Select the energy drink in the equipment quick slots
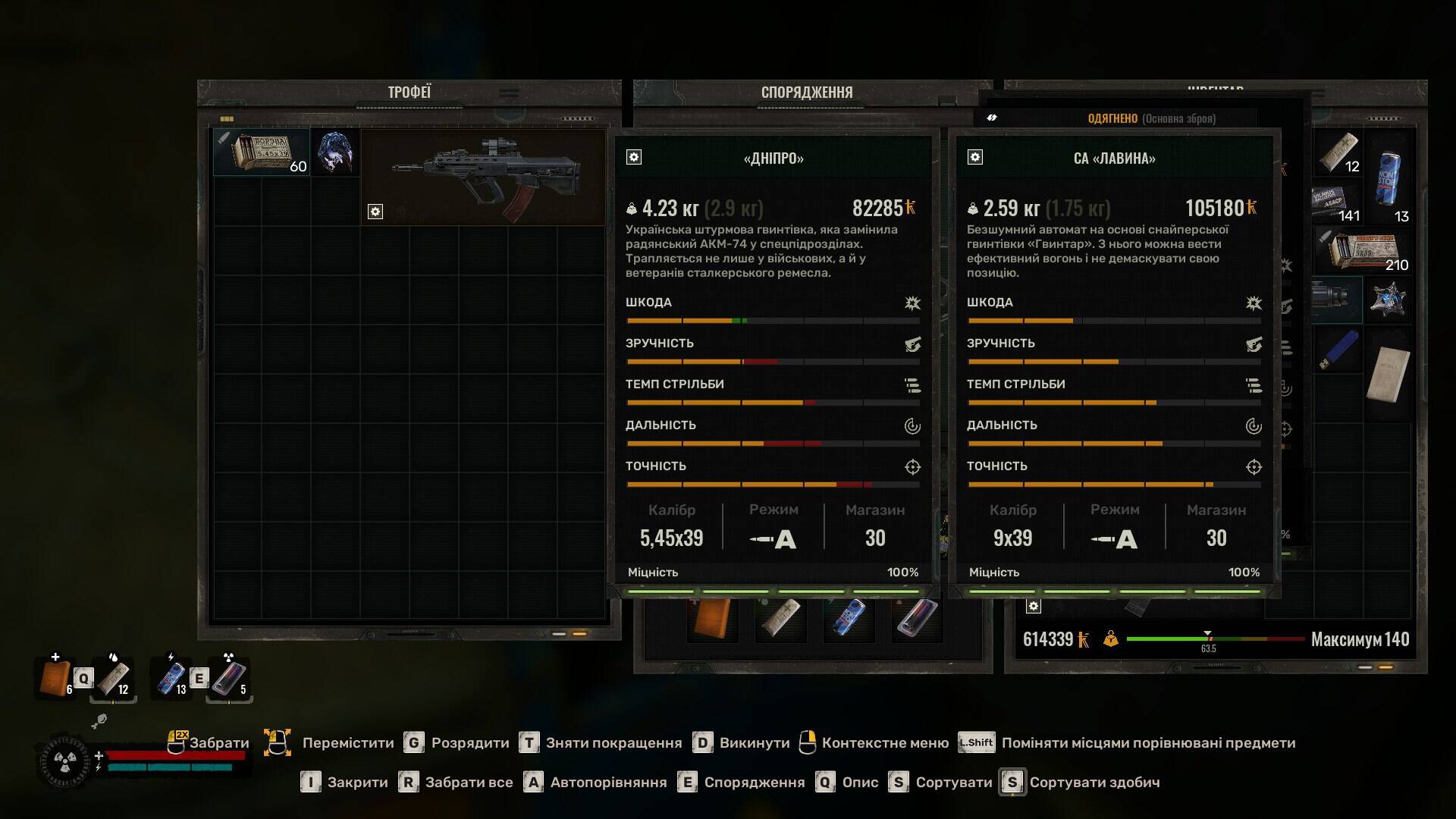 click(849, 620)
